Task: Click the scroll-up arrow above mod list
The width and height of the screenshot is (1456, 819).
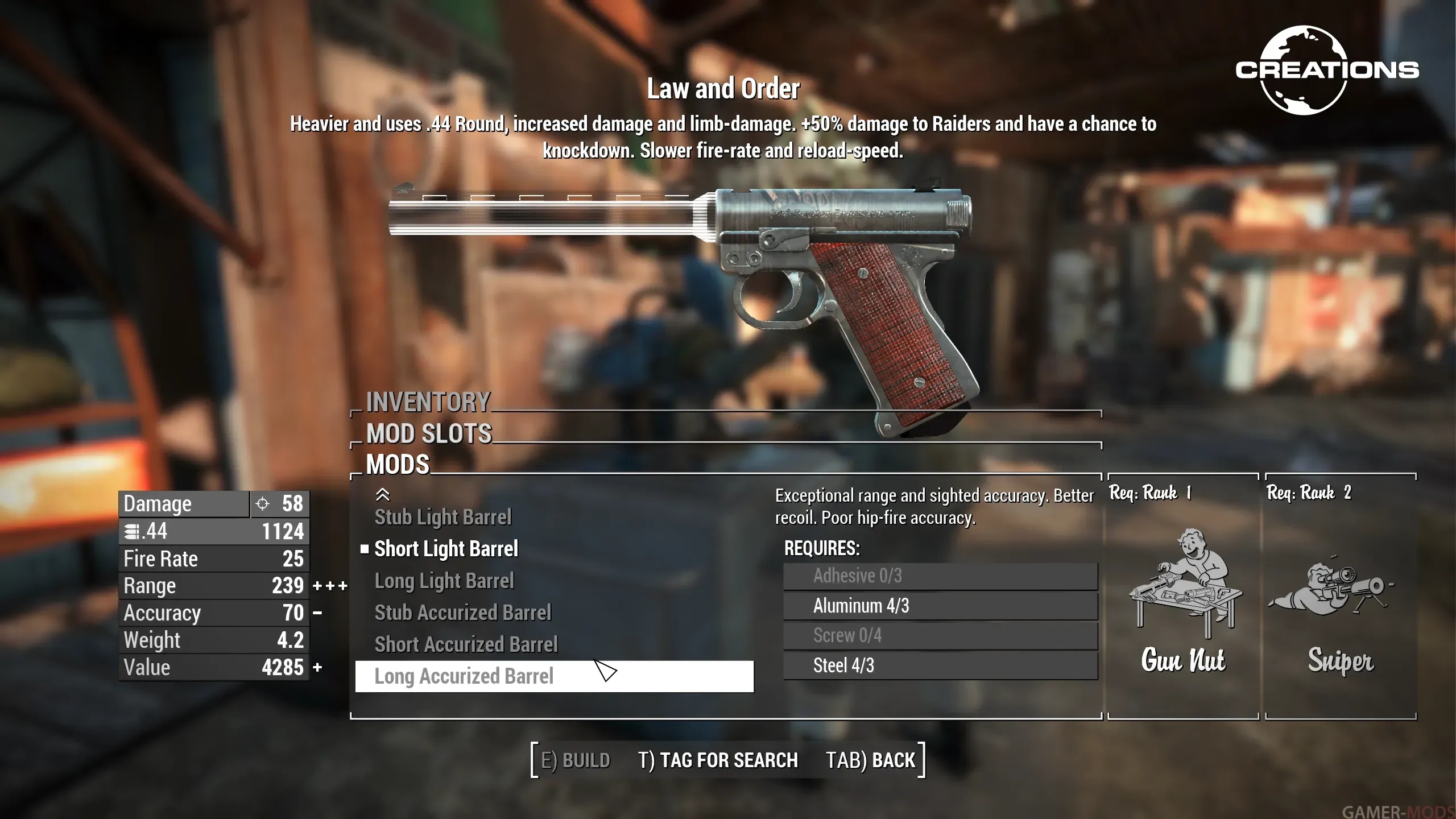Action: click(383, 494)
